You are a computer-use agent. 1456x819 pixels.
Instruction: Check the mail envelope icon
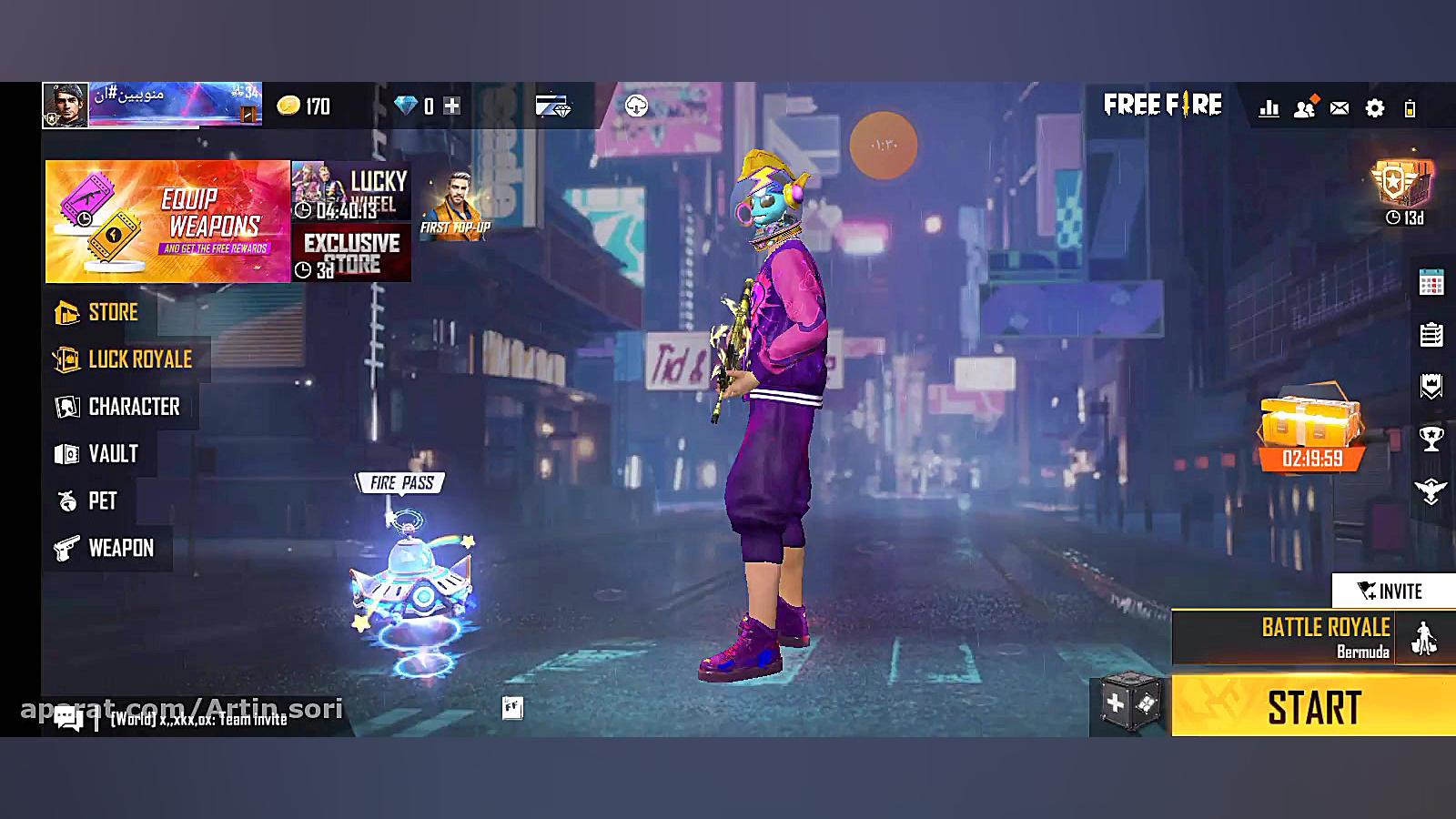pos(1339,108)
